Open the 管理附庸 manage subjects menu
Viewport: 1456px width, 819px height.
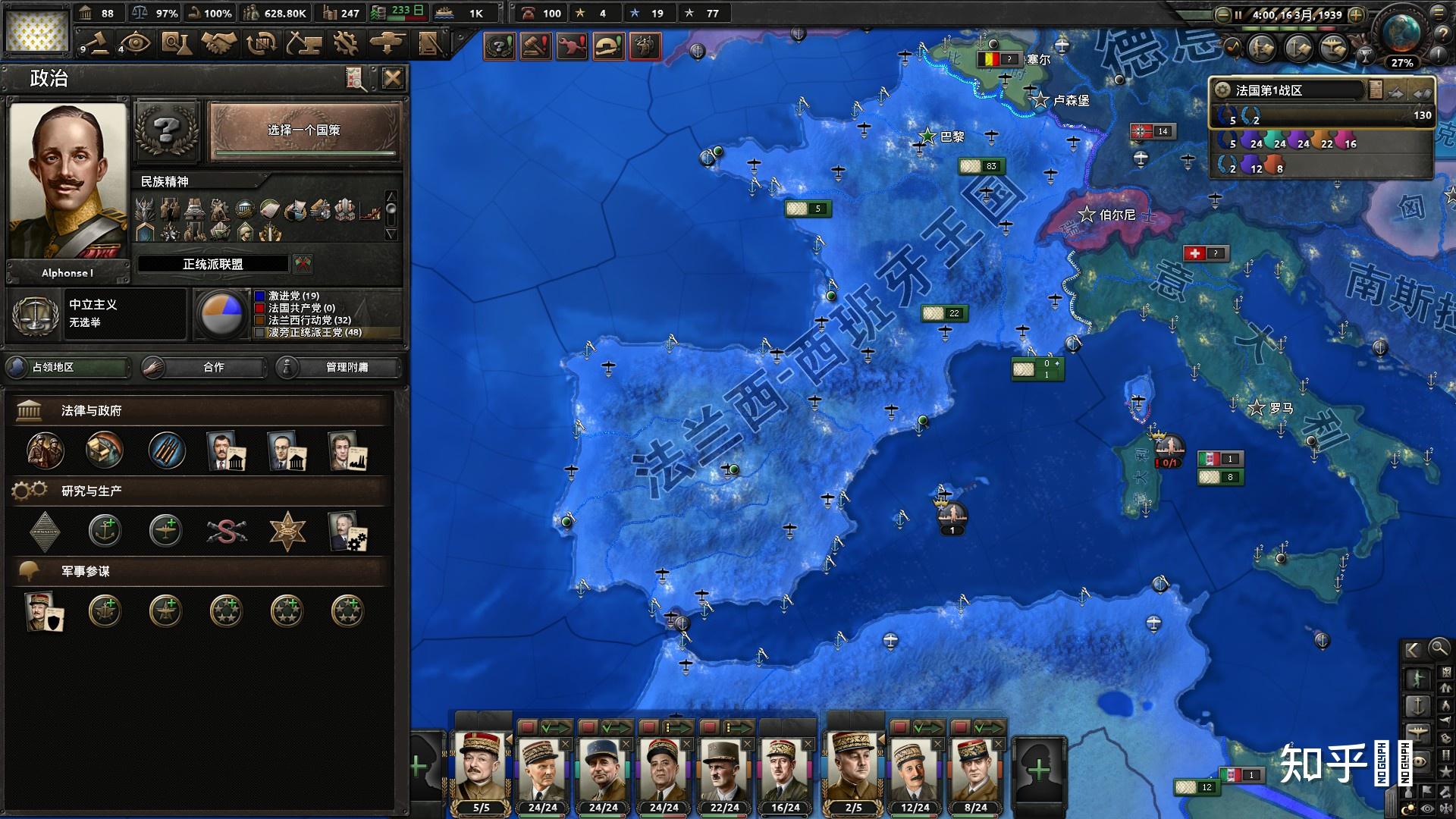(x=338, y=367)
